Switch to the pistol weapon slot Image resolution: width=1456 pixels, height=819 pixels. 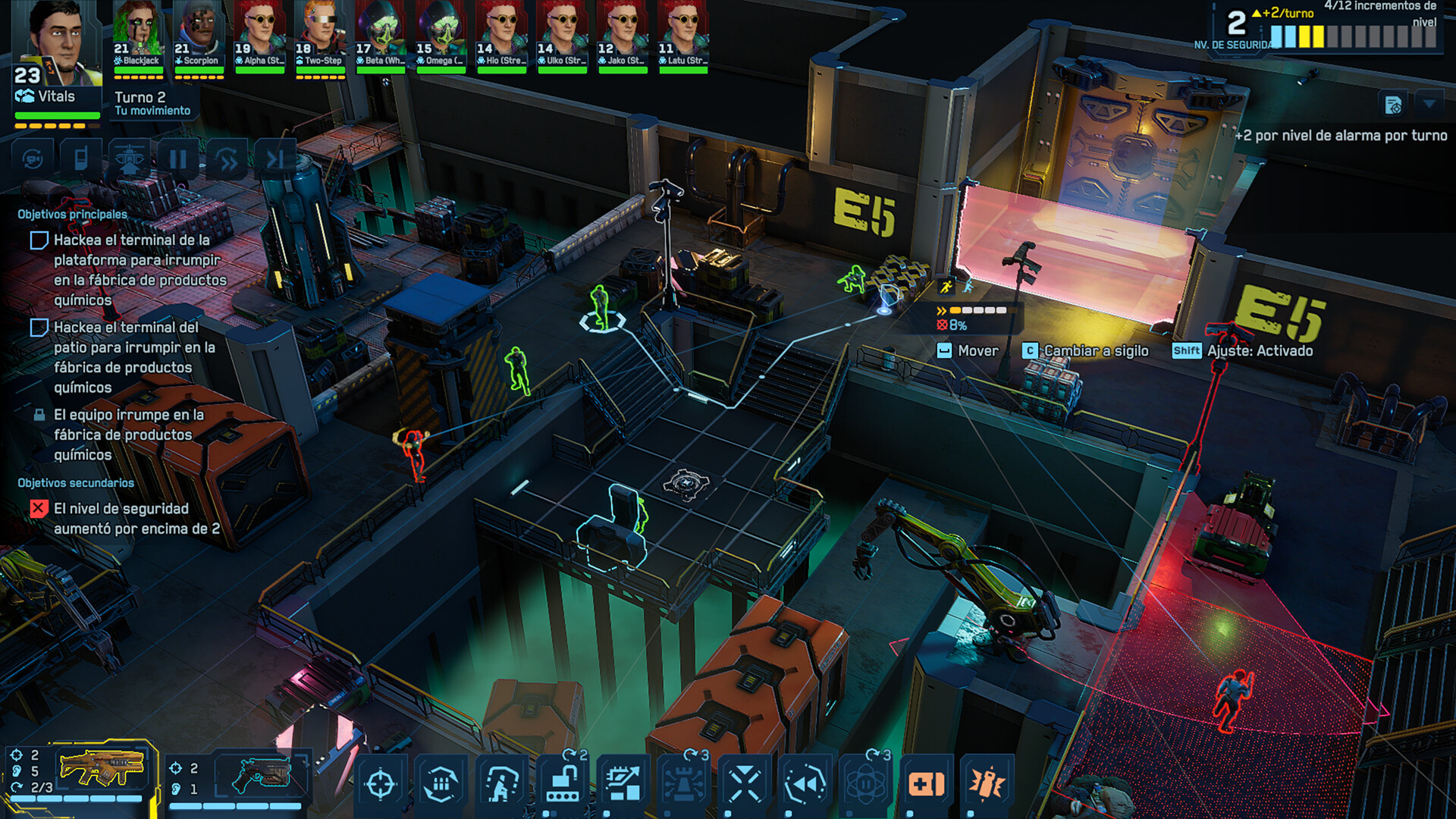pyautogui.click(x=260, y=773)
